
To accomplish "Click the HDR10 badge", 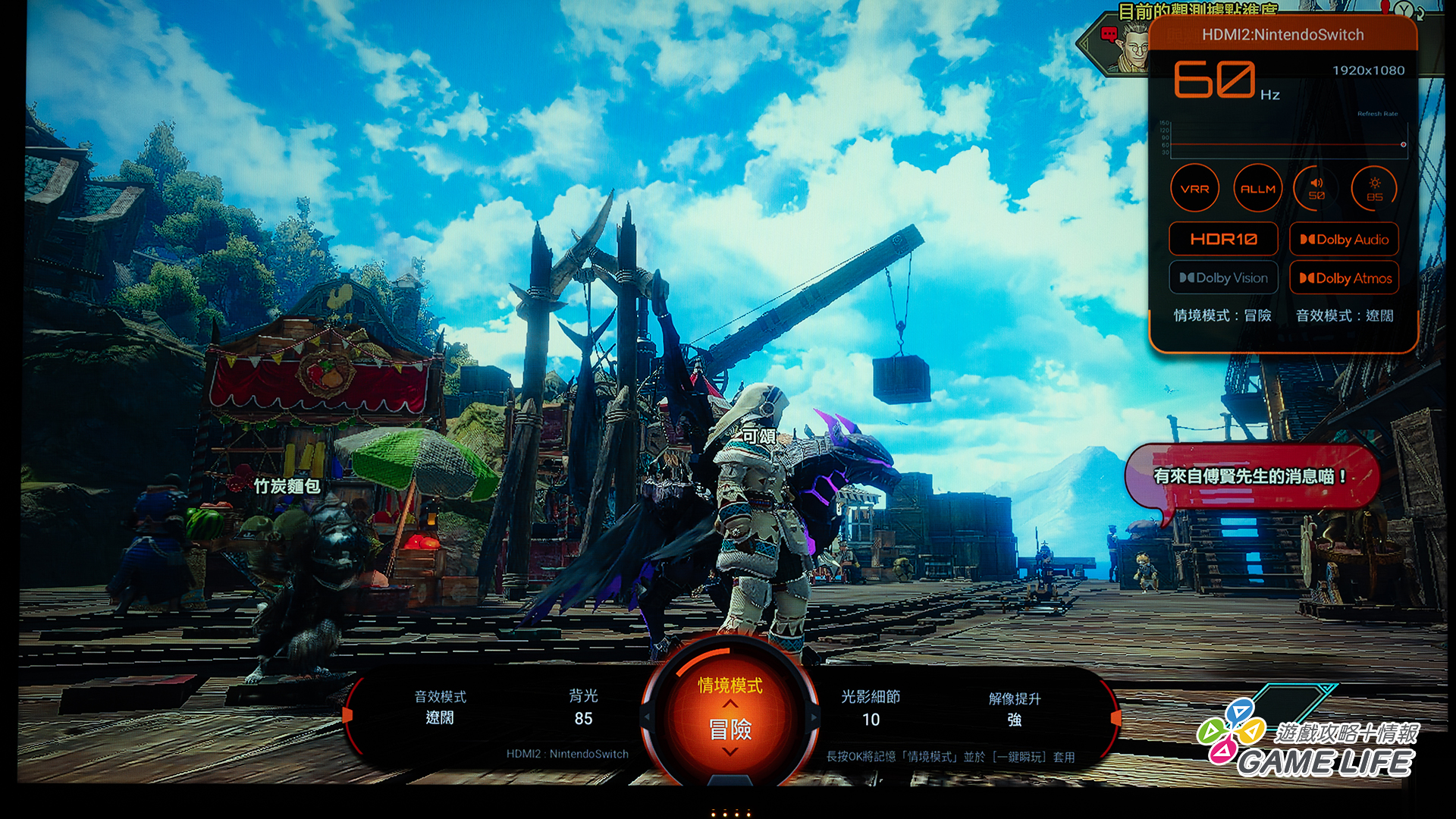I will coord(1223,240).
